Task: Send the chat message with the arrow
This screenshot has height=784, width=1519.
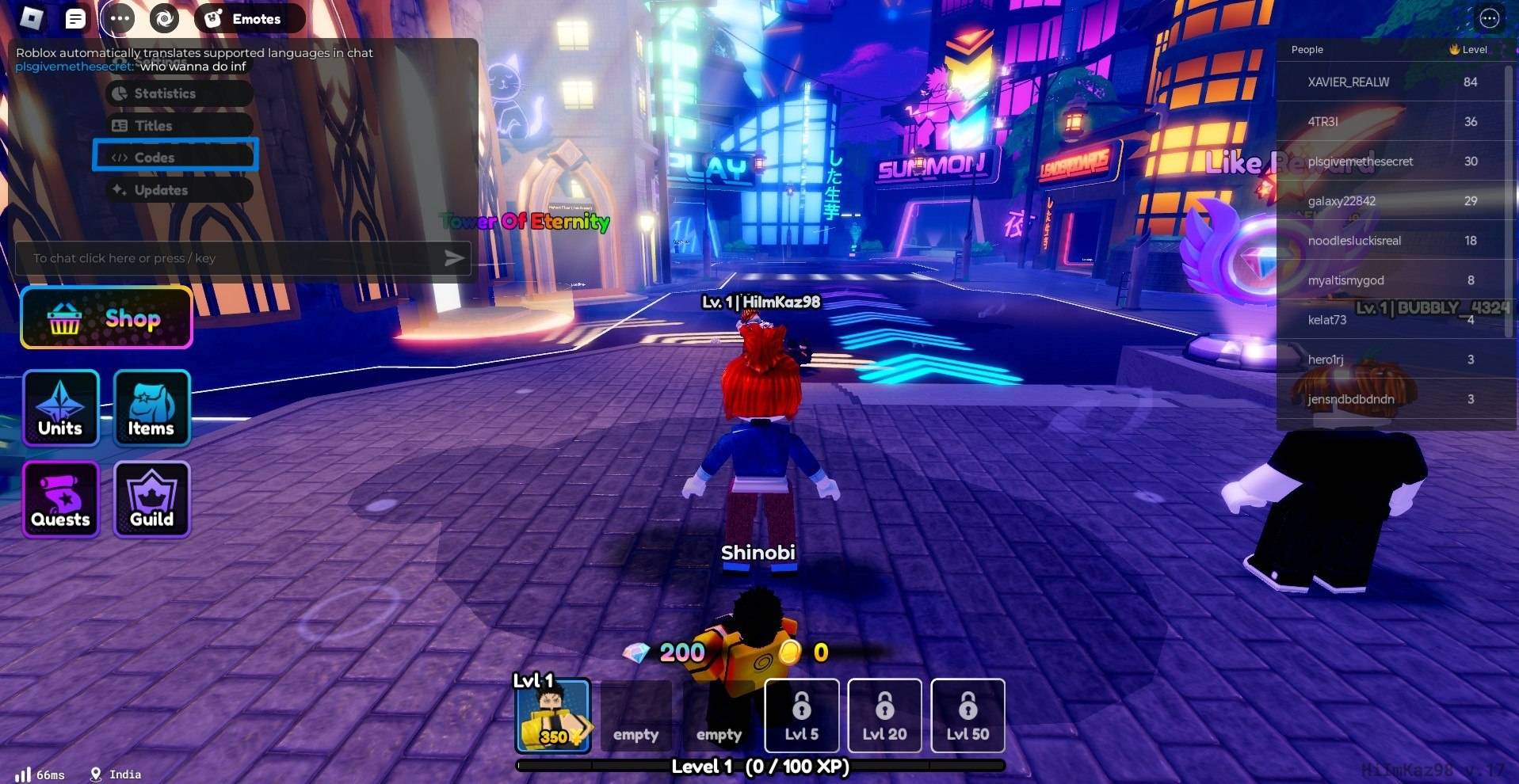Action: tap(454, 258)
